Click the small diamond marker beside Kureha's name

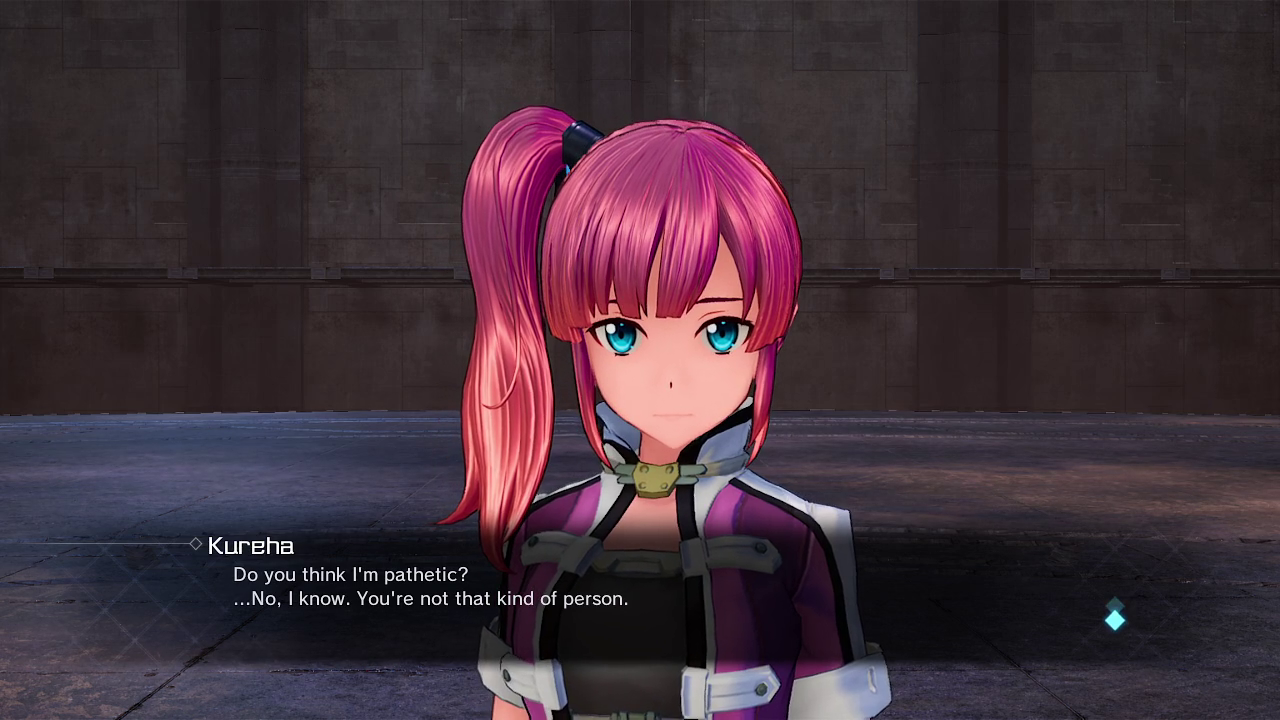pyautogui.click(x=193, y=545)
